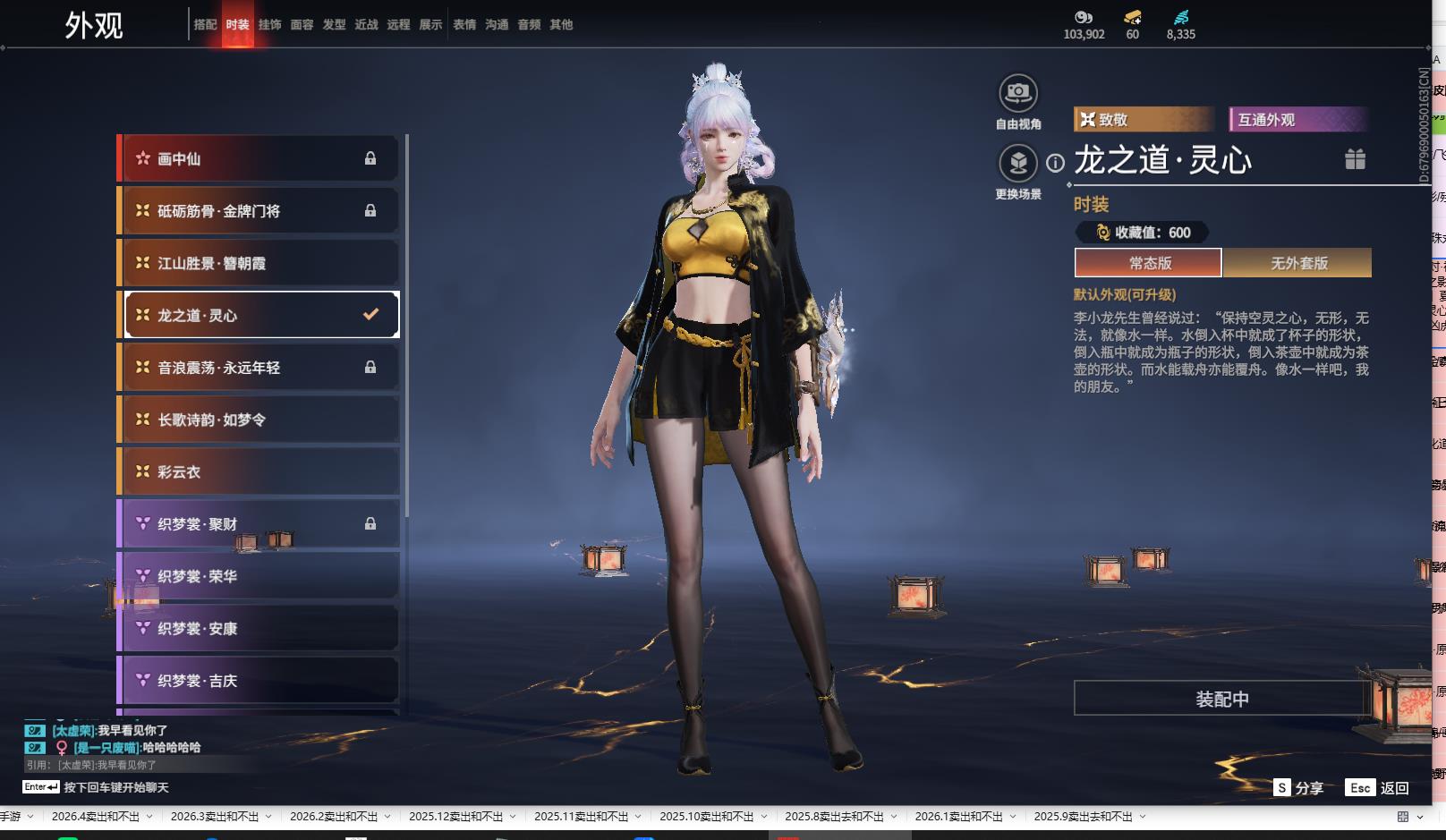Go to the 搭配 tab
The height and width of the screenshot is (840, 1446).
205,25
